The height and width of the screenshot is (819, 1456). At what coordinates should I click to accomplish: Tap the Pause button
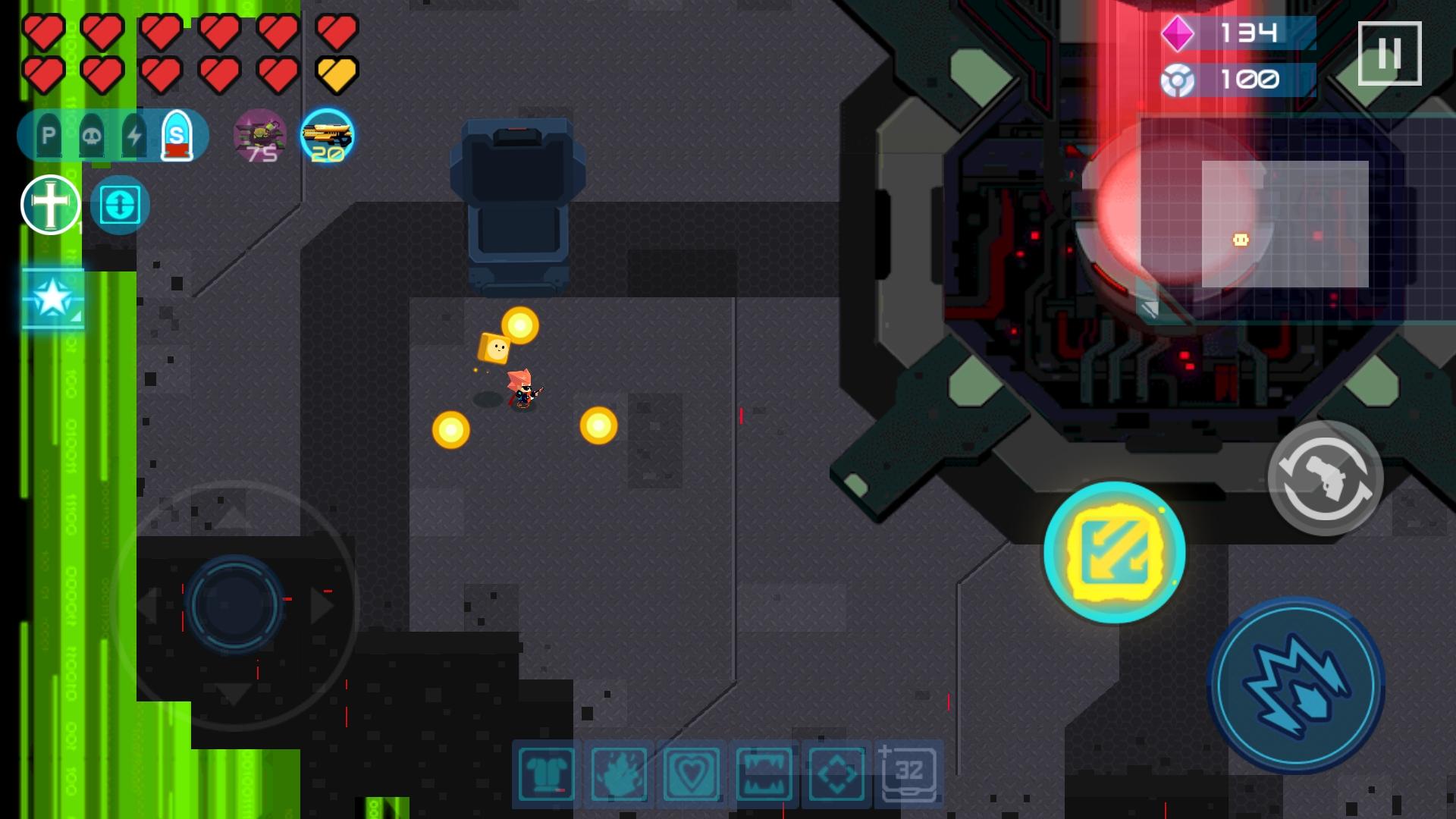tap(1390, 52)
